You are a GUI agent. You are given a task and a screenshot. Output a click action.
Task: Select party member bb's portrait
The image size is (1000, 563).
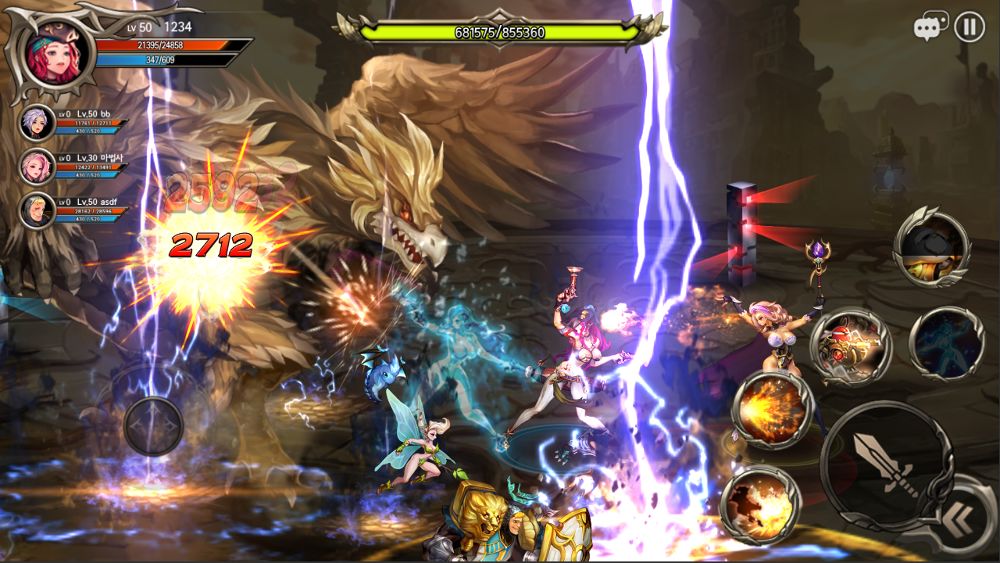(38, 123)
